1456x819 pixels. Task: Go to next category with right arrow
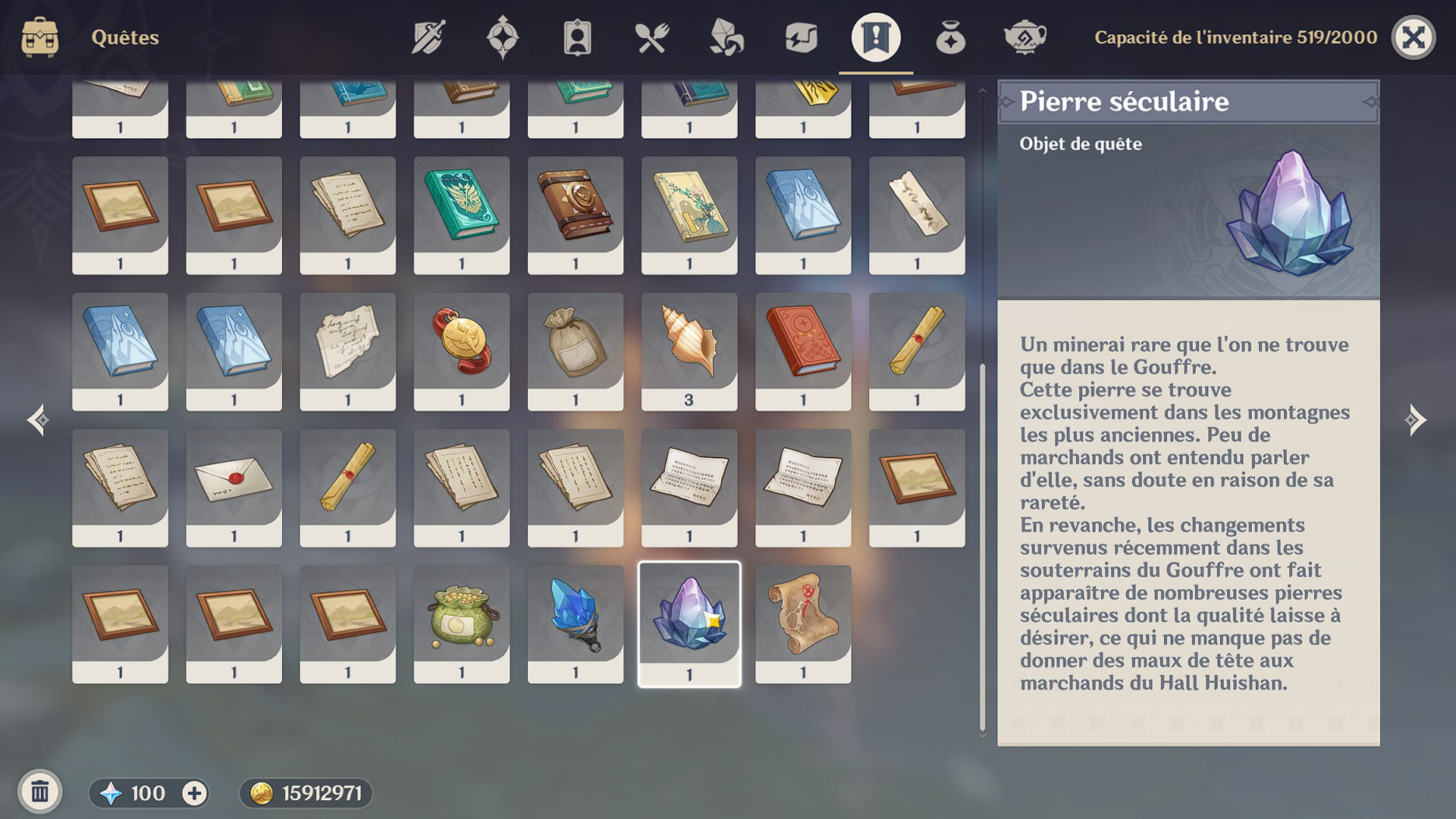pos(1414,419)
